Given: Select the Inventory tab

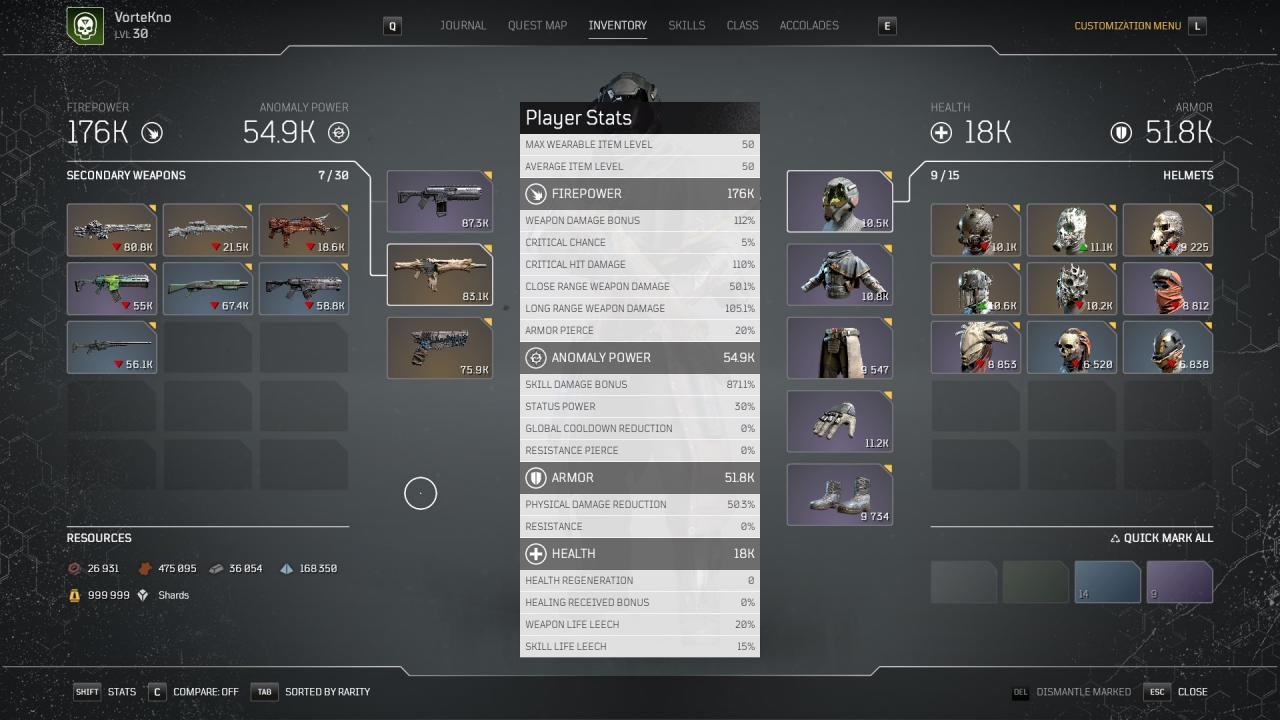Looking at the screenshot, I should 617,26.
